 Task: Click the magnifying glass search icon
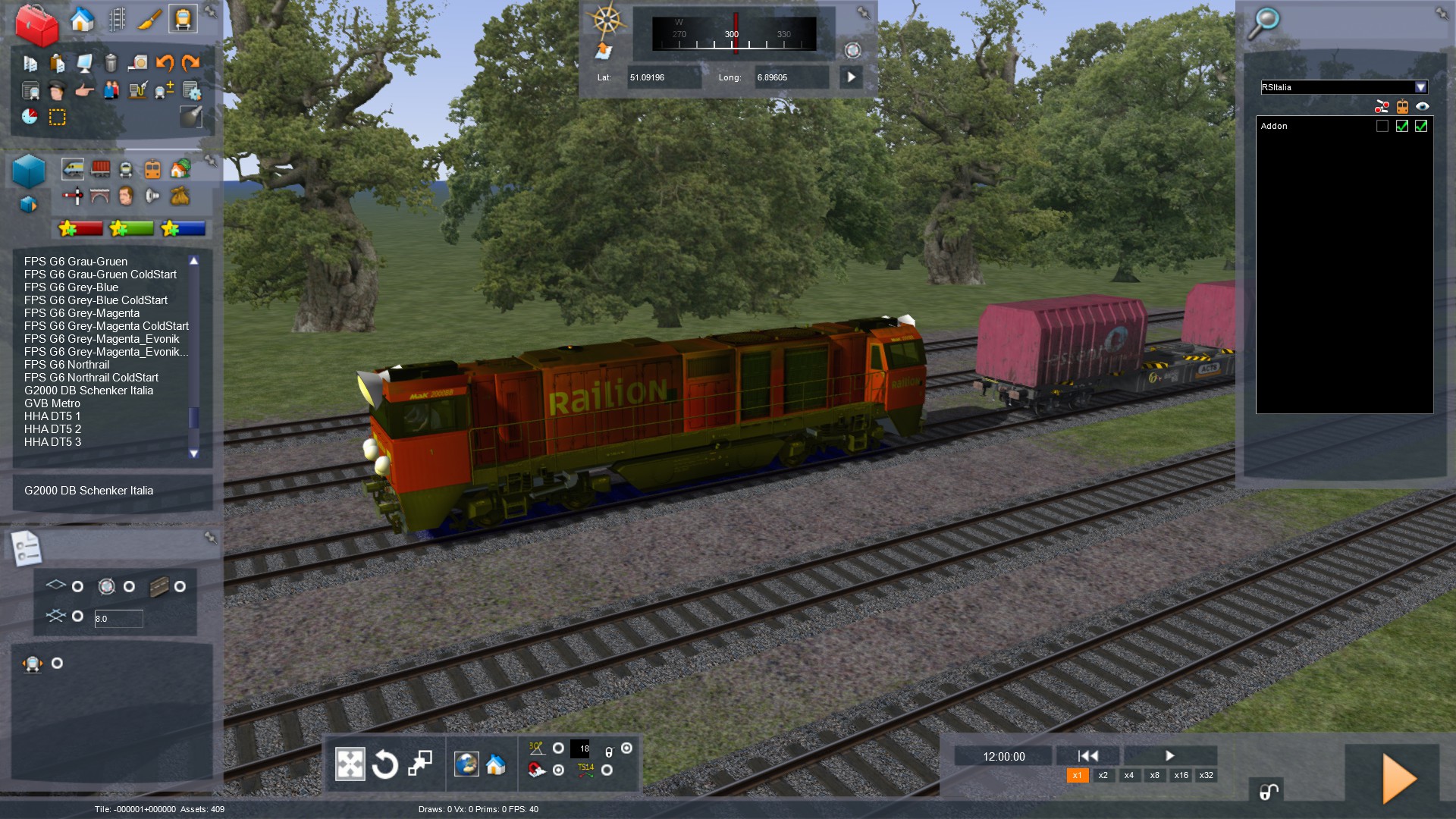point(1264,23)
